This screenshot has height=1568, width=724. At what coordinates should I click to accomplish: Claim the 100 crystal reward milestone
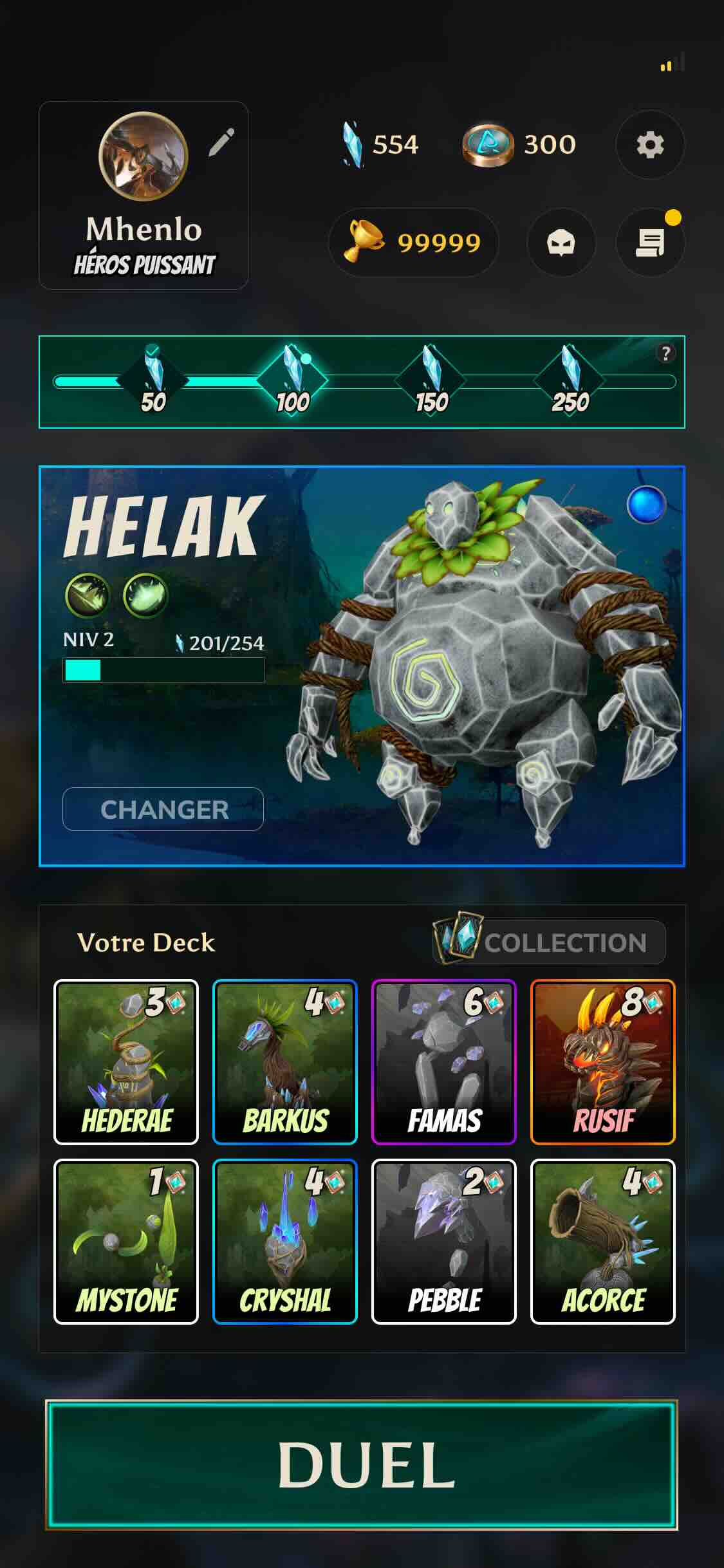click(x=293, y=382)
